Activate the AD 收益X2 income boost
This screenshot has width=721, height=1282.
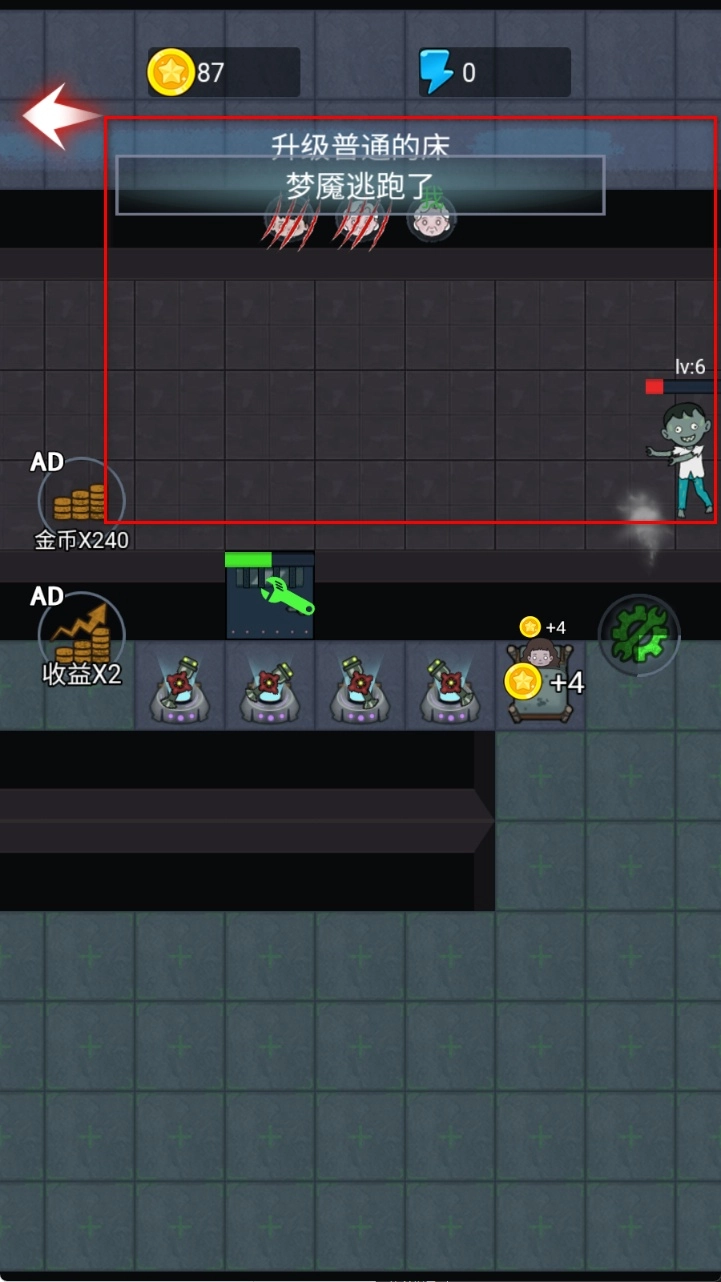tap(81, 636)
